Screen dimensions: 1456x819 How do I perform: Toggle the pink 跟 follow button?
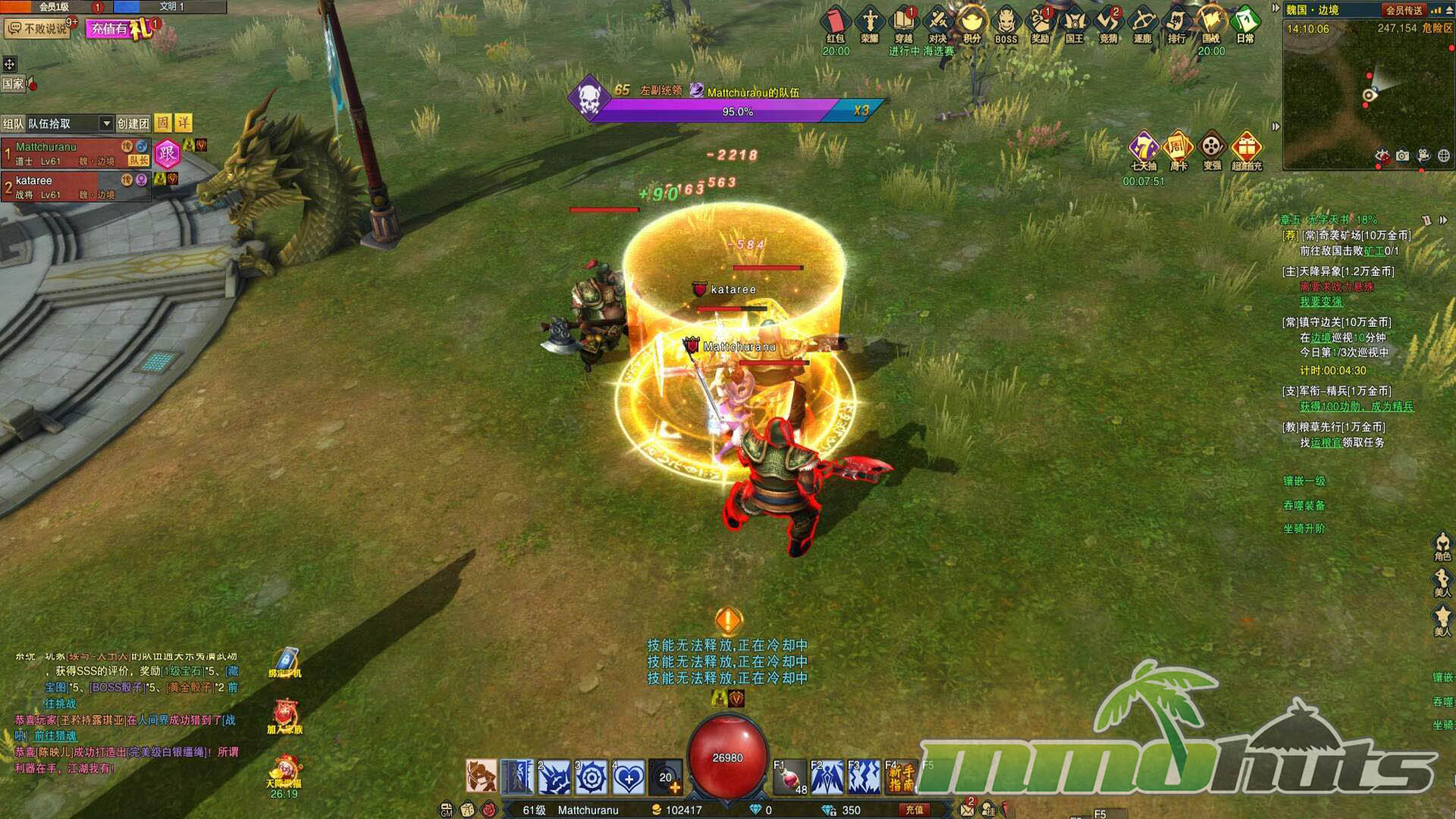(167, 154)
